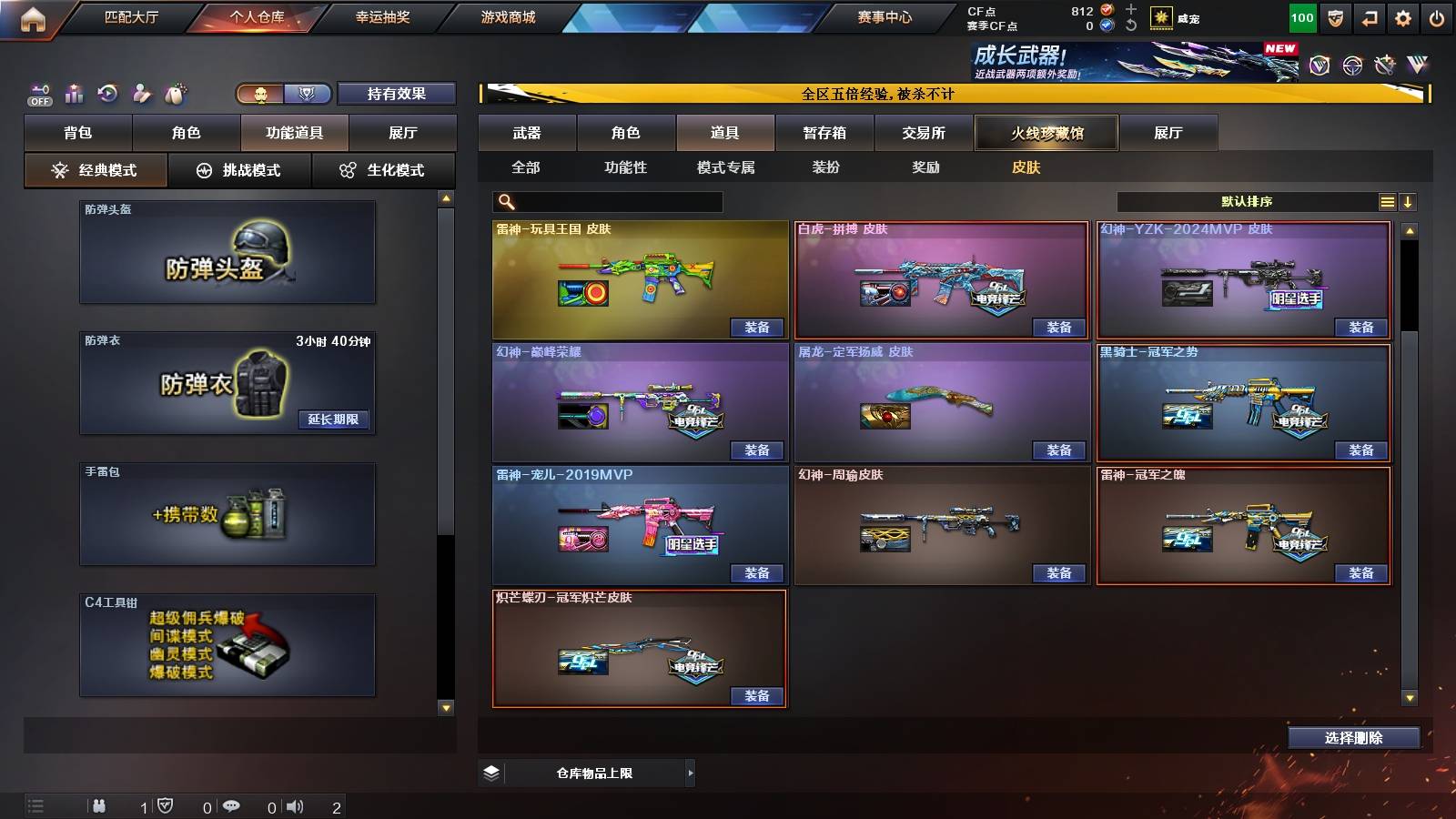1456x819 pixels.
Task: Click the descending sort arrow beside 默认排序
Action: 1410,200
